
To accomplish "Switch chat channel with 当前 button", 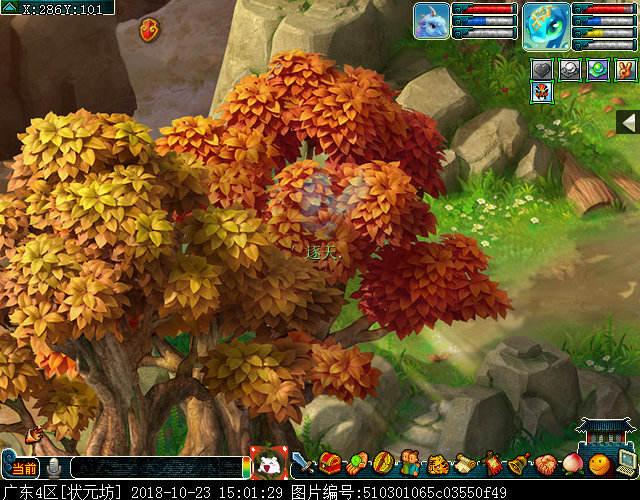I will tap(24, 468).
